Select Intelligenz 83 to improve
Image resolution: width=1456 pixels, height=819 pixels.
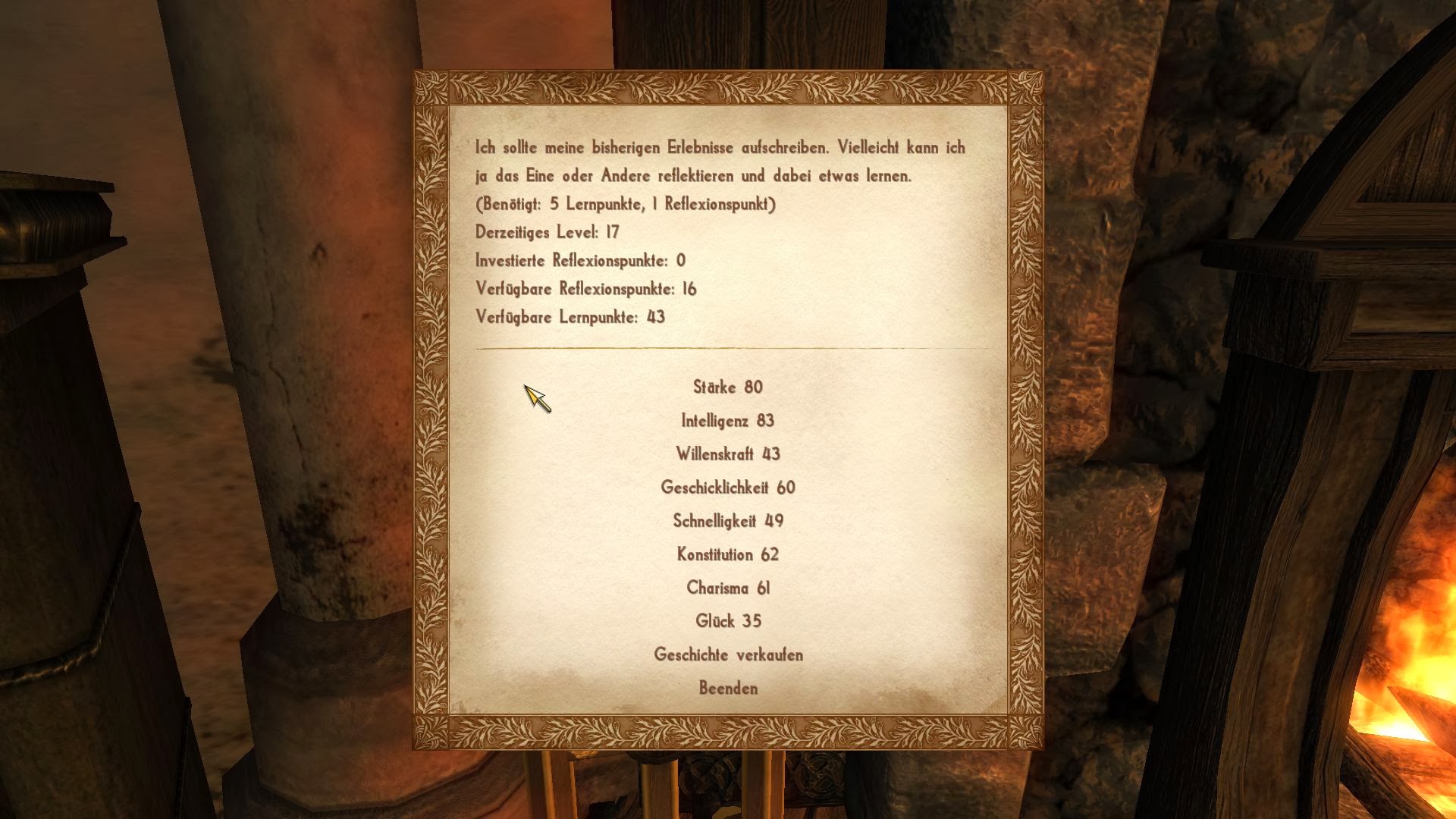(727, 421)
